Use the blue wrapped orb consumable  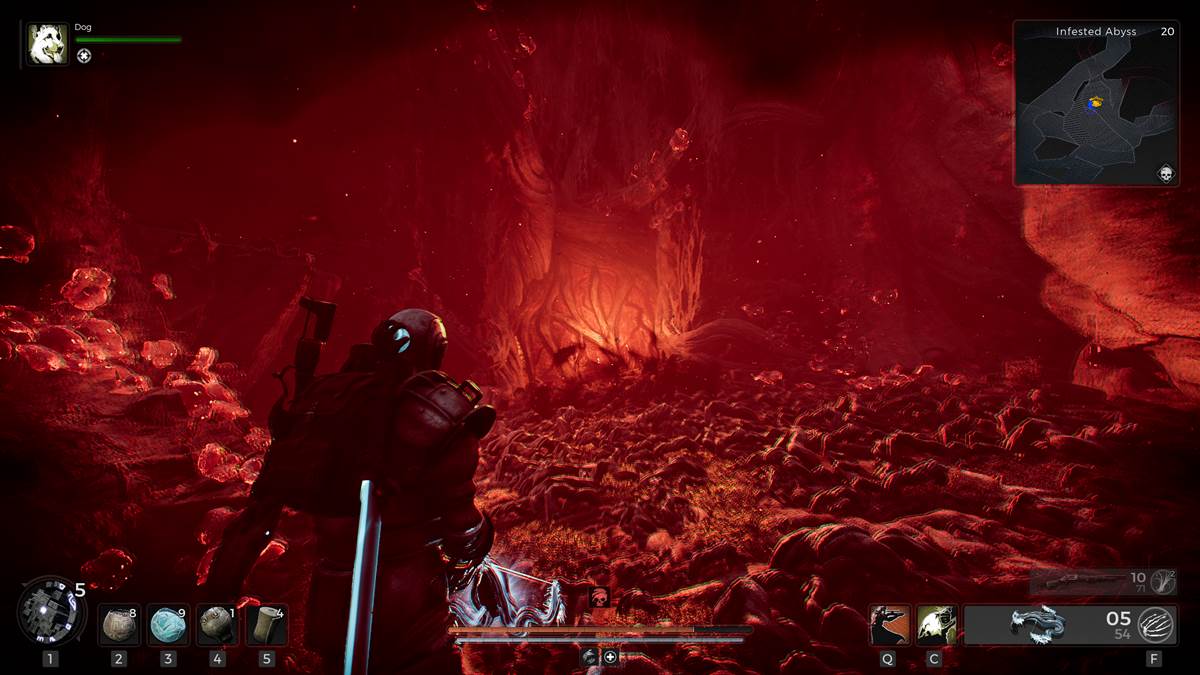pos(168,625)
